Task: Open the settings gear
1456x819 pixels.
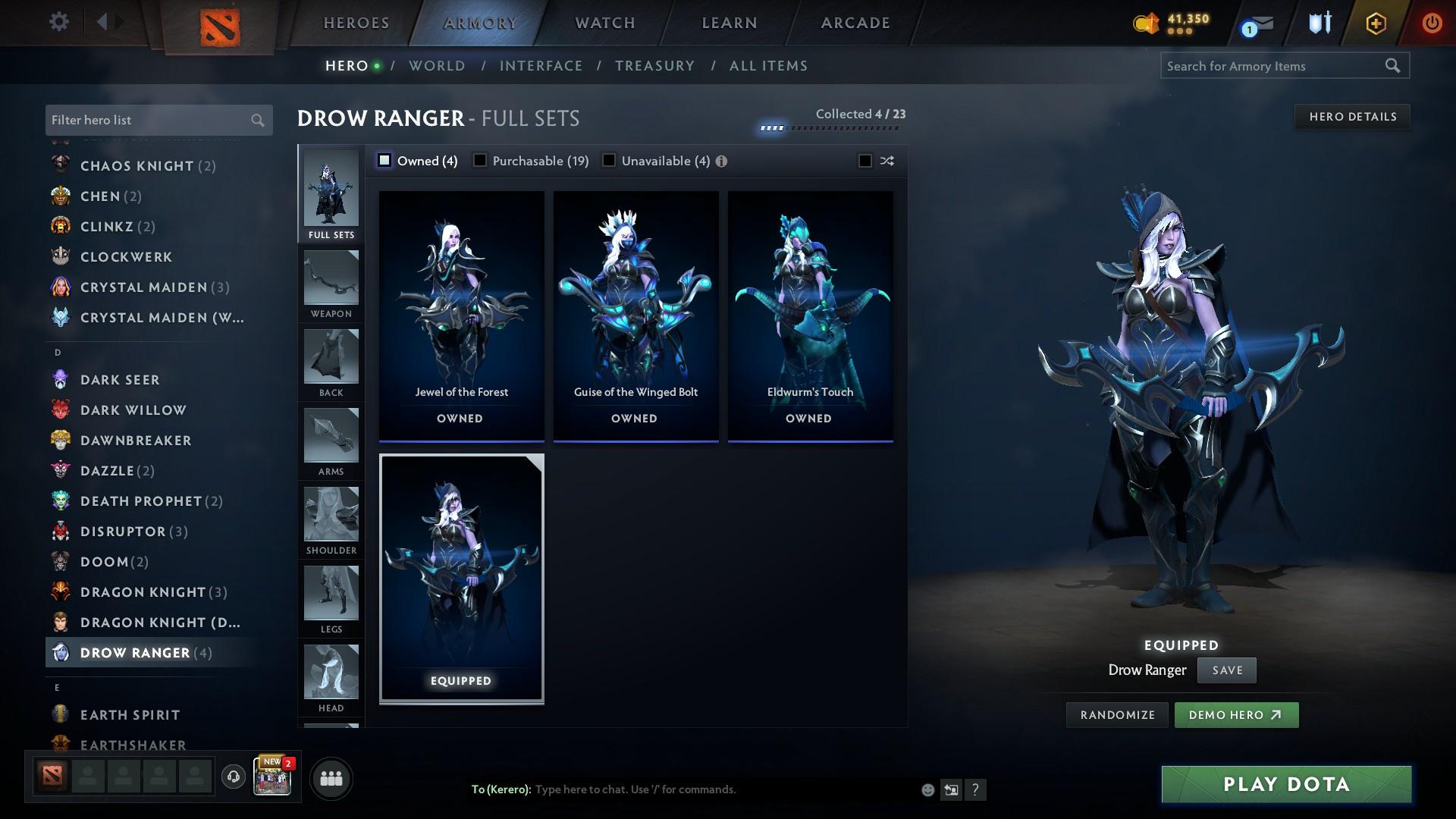Action: [58, 23]
